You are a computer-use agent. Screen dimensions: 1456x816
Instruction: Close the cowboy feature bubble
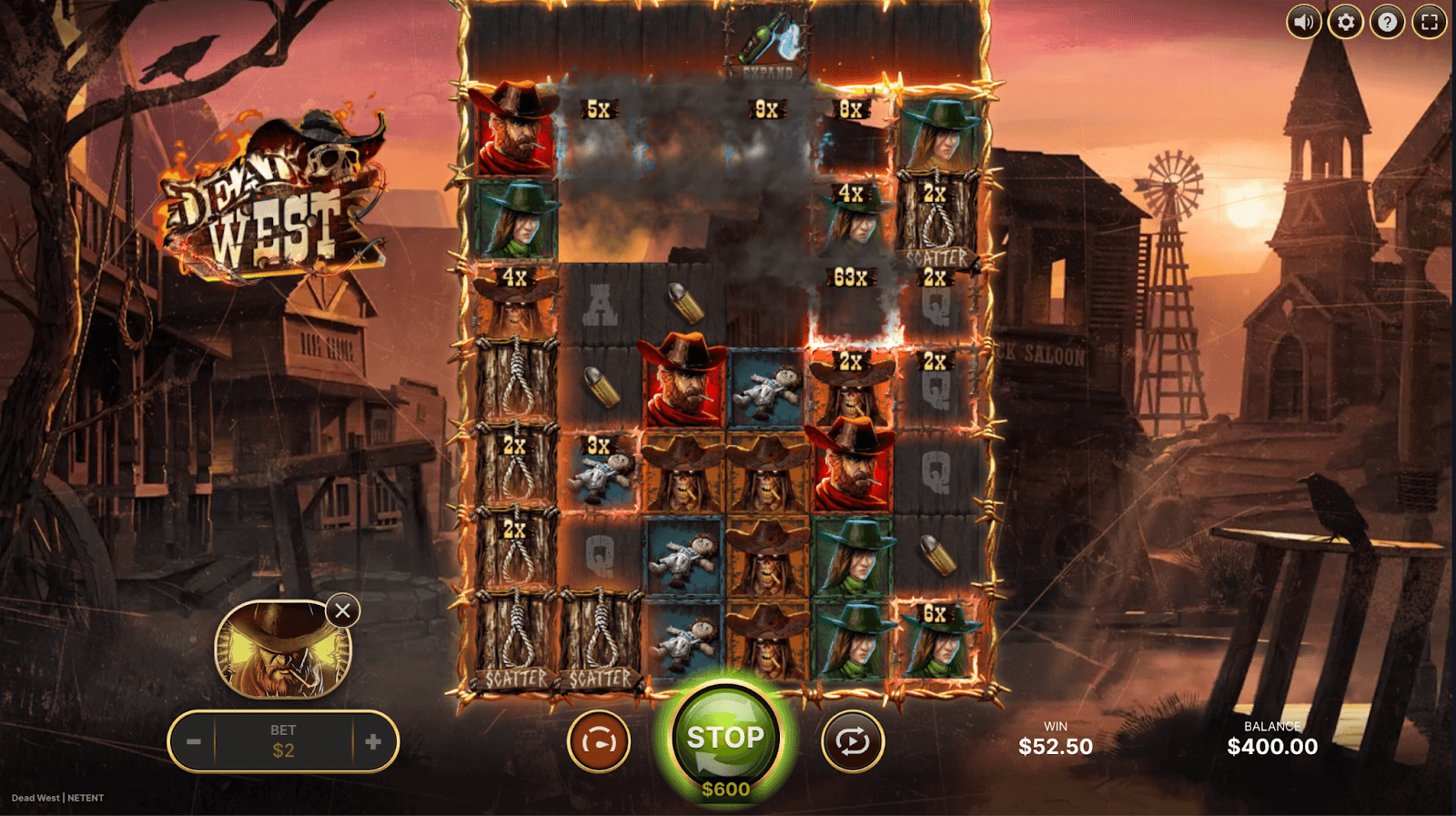pos(342,611)
